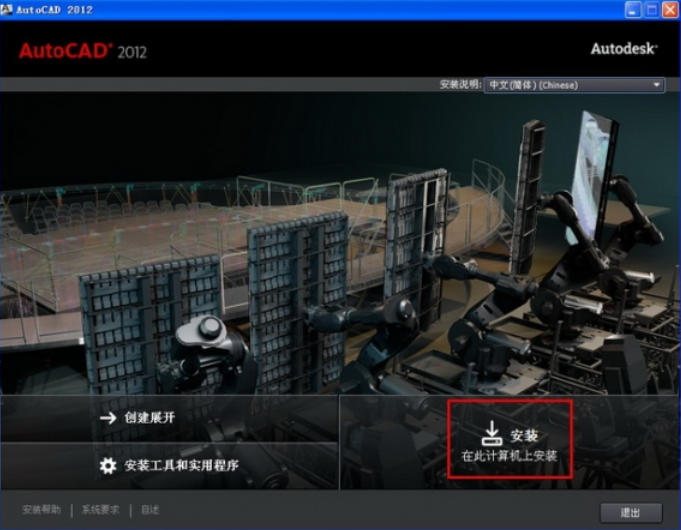Click the 退出 exit button
Image resolution: width=681 pixels, height=530 pixels.
tap(630, 512)
